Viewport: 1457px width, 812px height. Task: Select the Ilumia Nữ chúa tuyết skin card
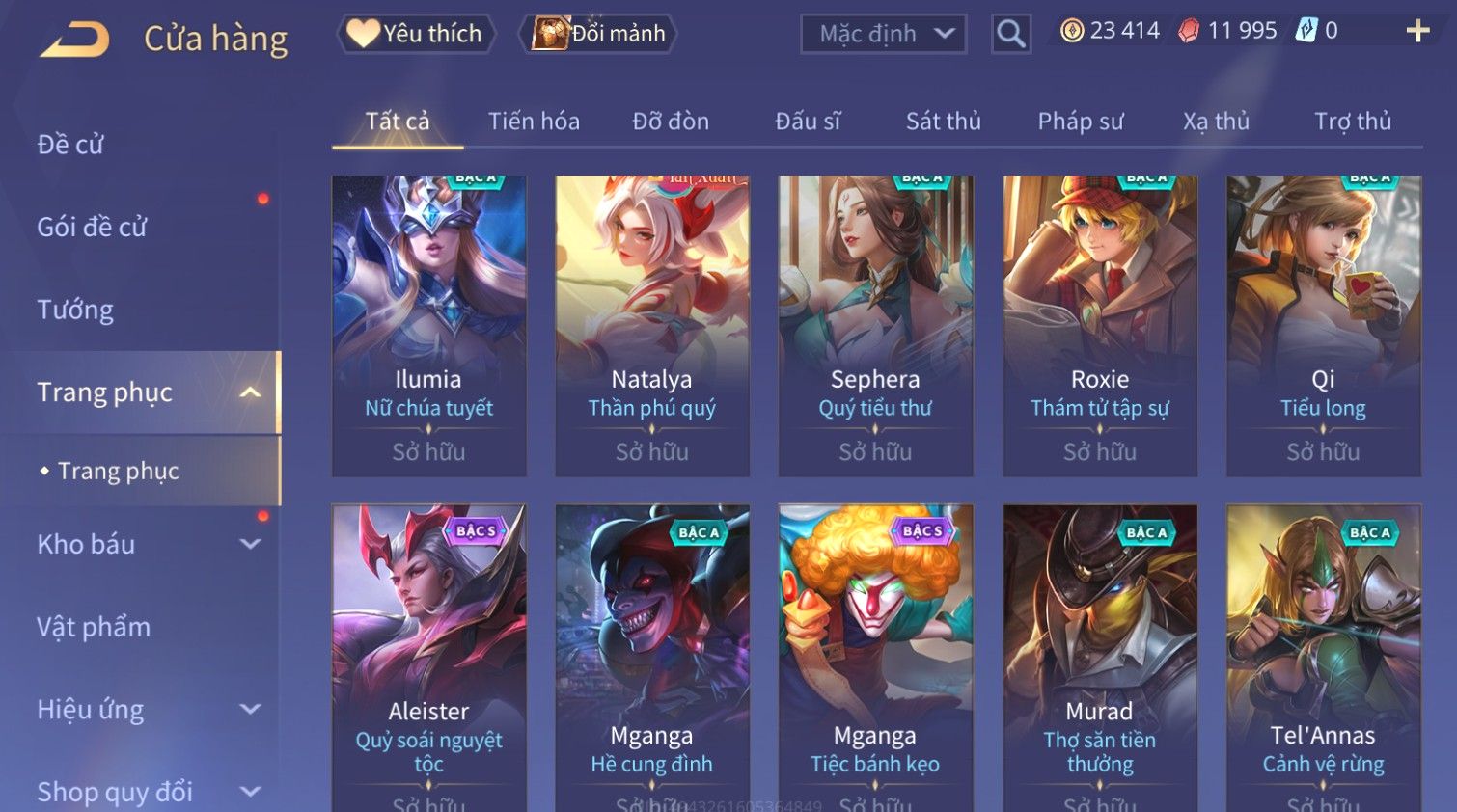click(x=429, y=325)
